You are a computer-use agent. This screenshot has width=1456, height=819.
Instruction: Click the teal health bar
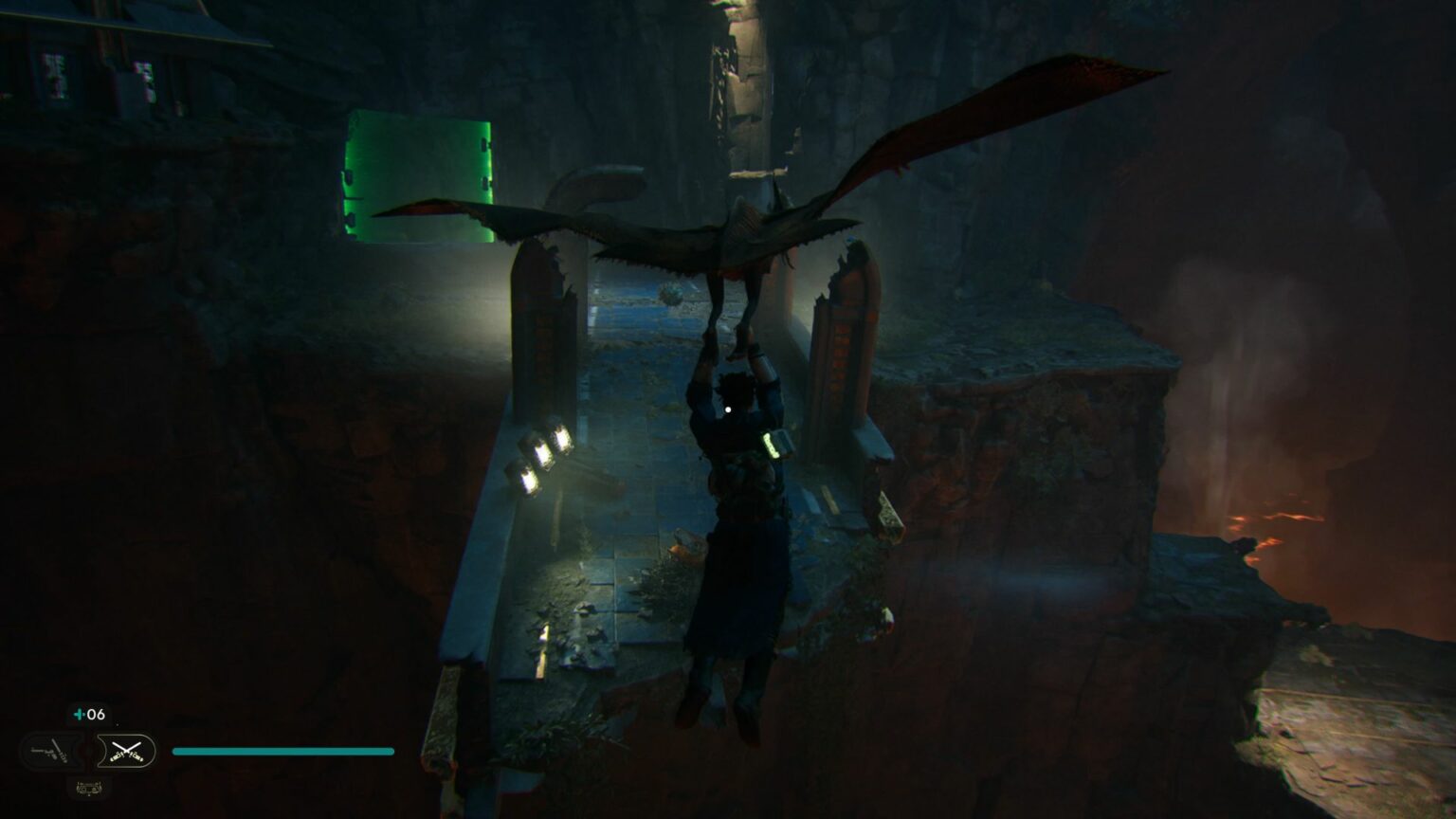(x=282, y=751)
